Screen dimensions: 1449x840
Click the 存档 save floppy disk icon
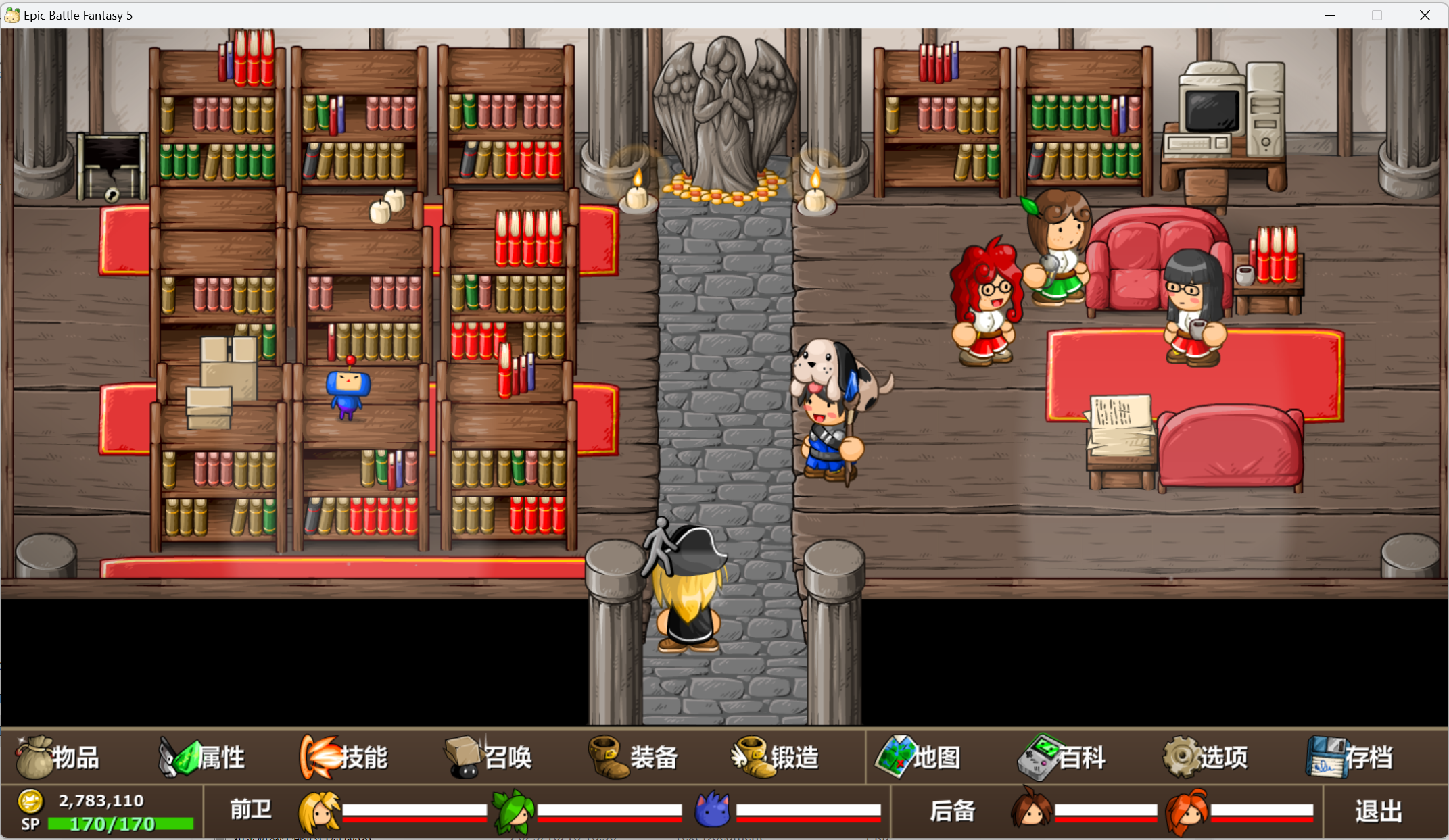pos(1327,758)
